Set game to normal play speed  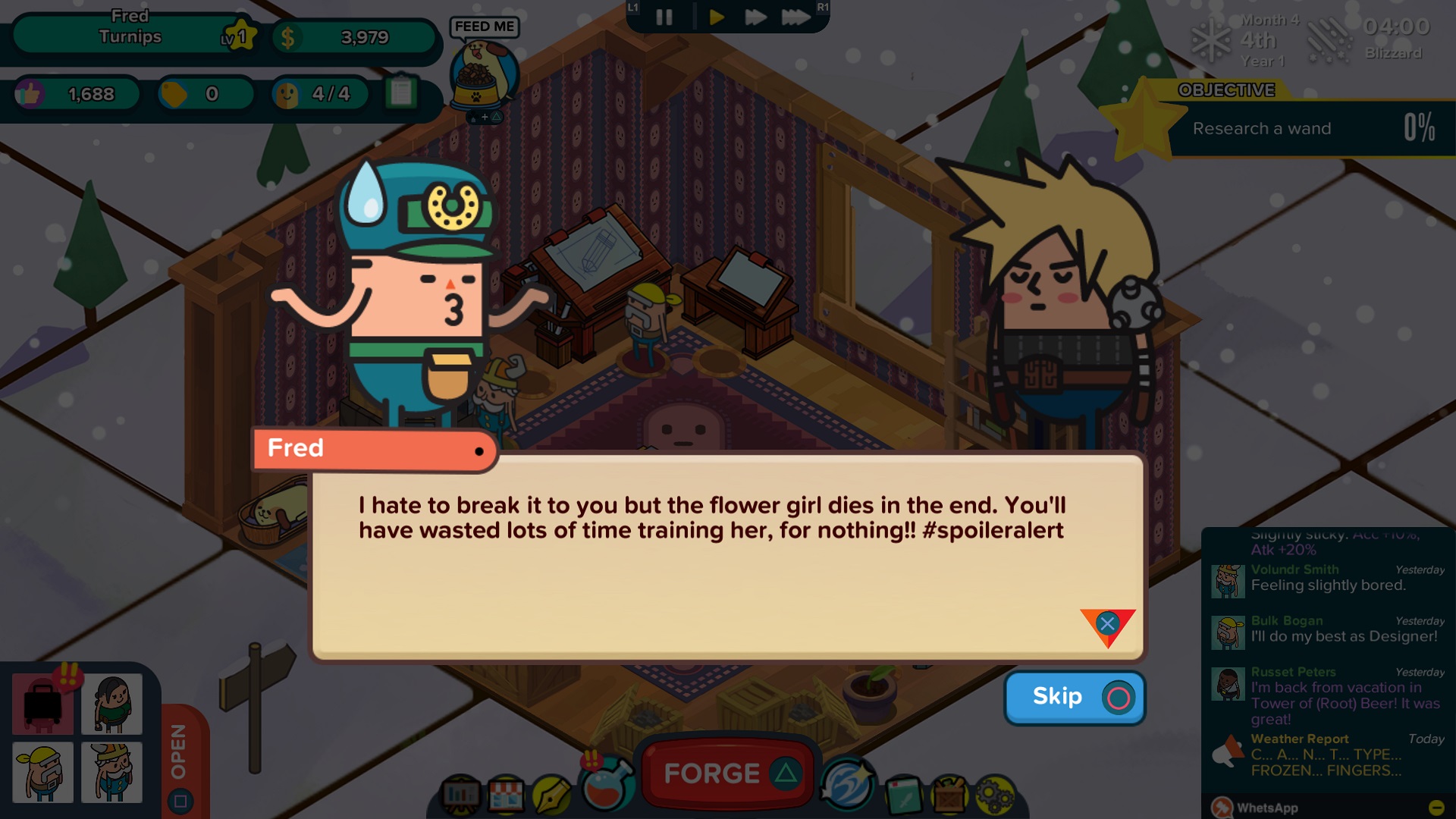tap(716, 17)
